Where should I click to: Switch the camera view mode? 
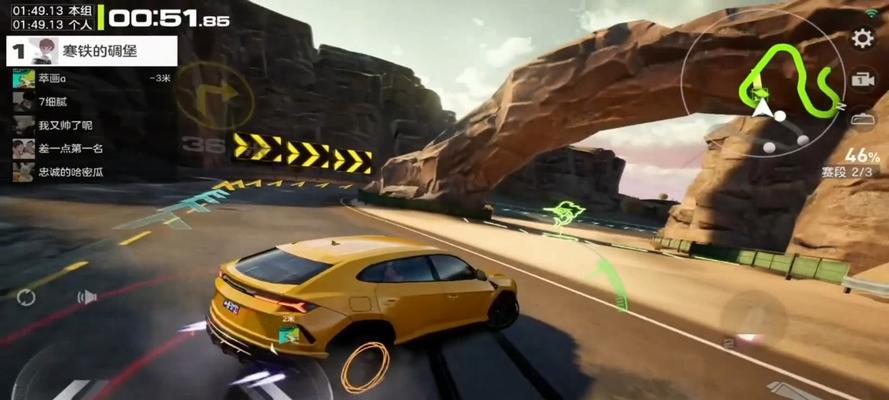pos(862,80)
